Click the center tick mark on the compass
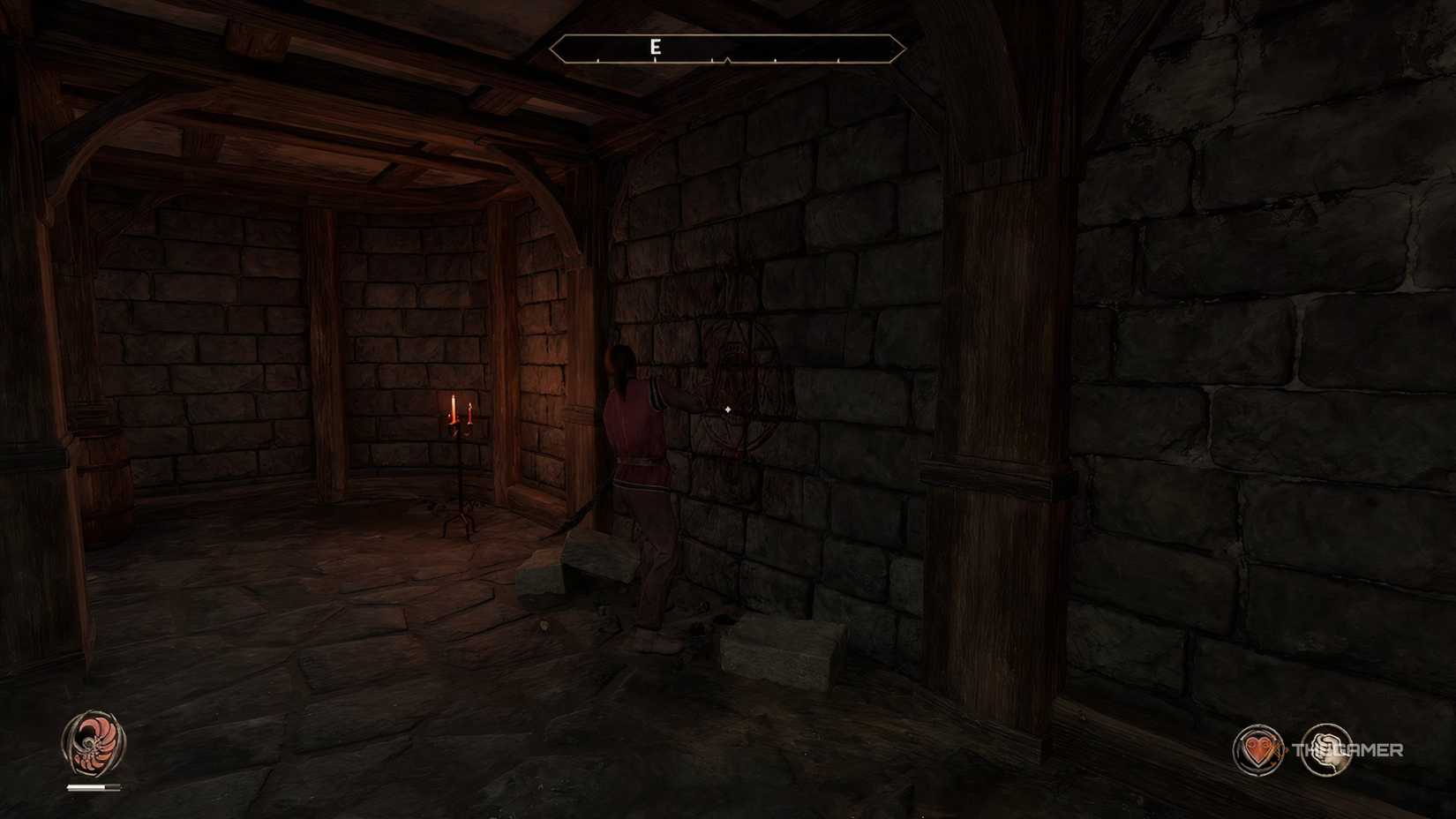The image size is (1456, 819). coord(725,60)
